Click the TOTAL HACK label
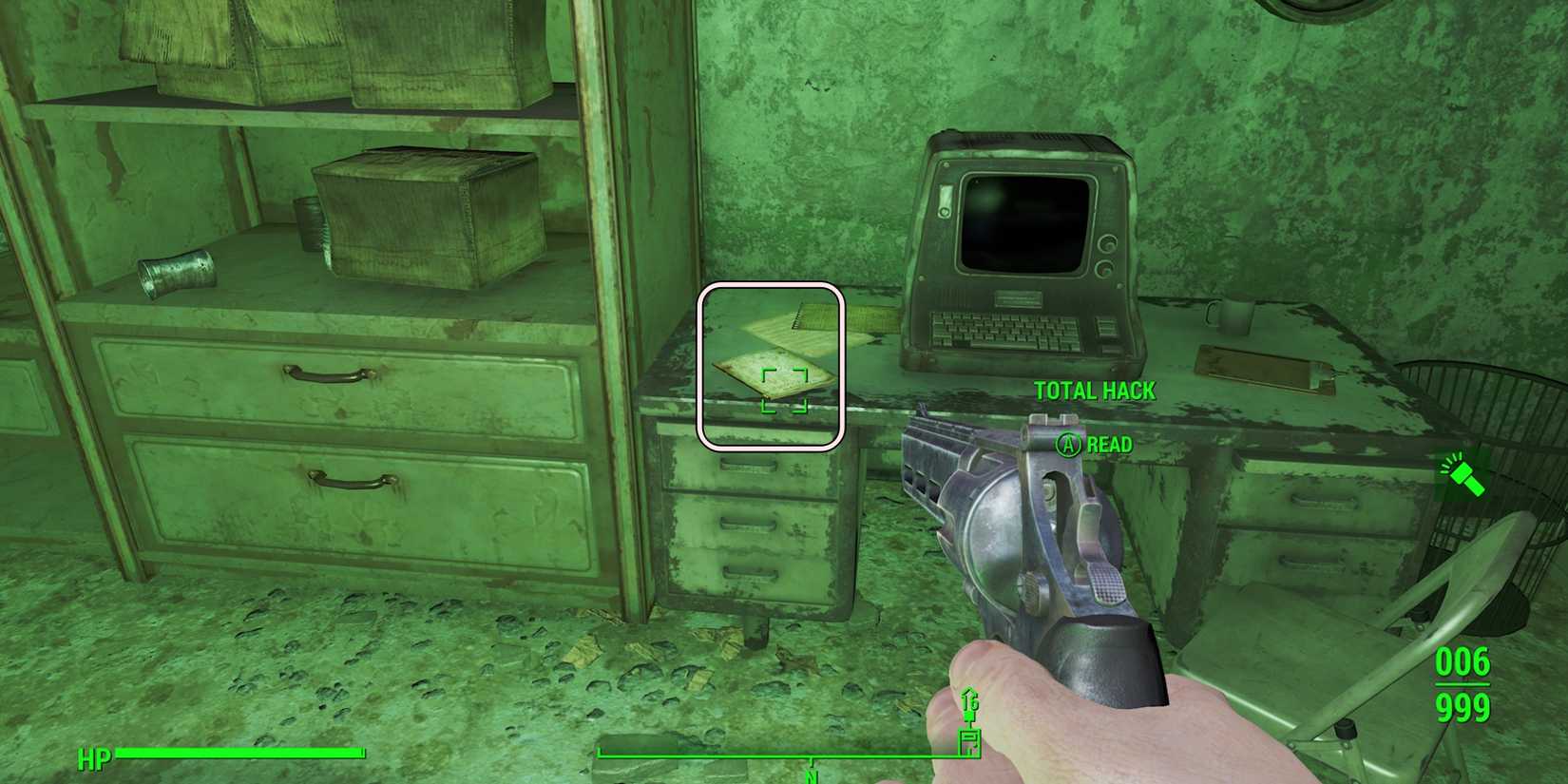Image resolution: width=1568 pixels, height=784 pixels. [1094, 391]
